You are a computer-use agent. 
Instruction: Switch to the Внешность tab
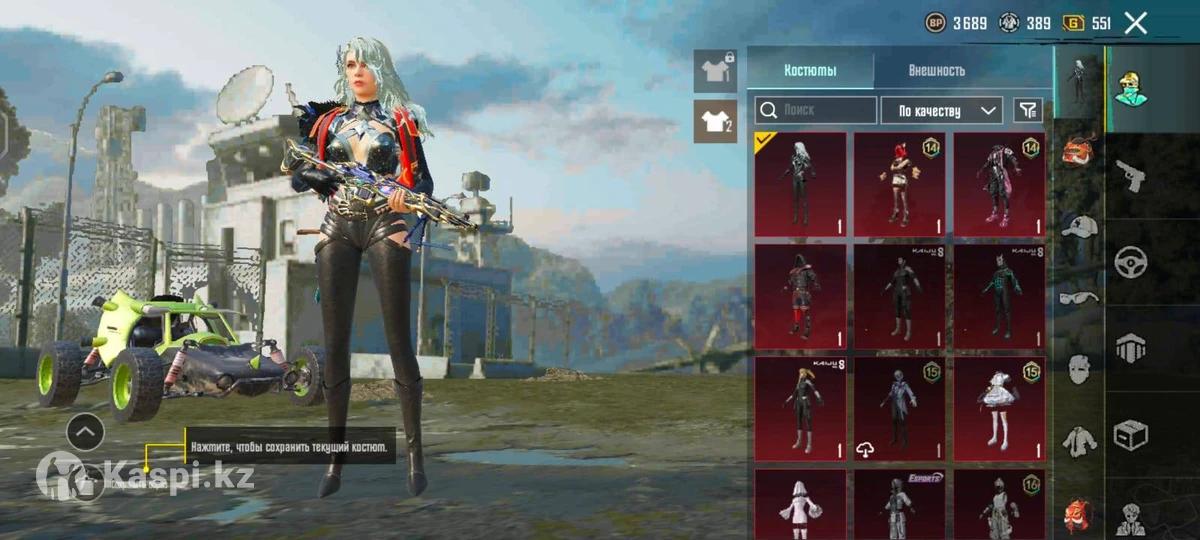936,71
